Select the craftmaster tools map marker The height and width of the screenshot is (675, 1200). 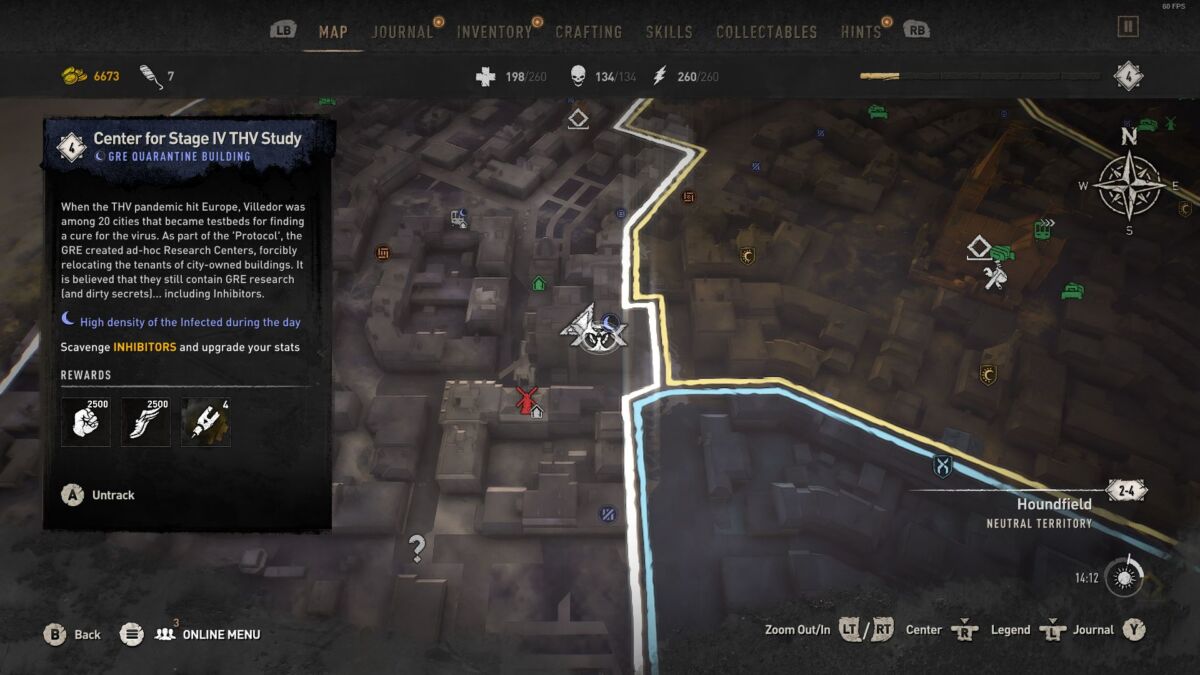(x=993, y=278)
